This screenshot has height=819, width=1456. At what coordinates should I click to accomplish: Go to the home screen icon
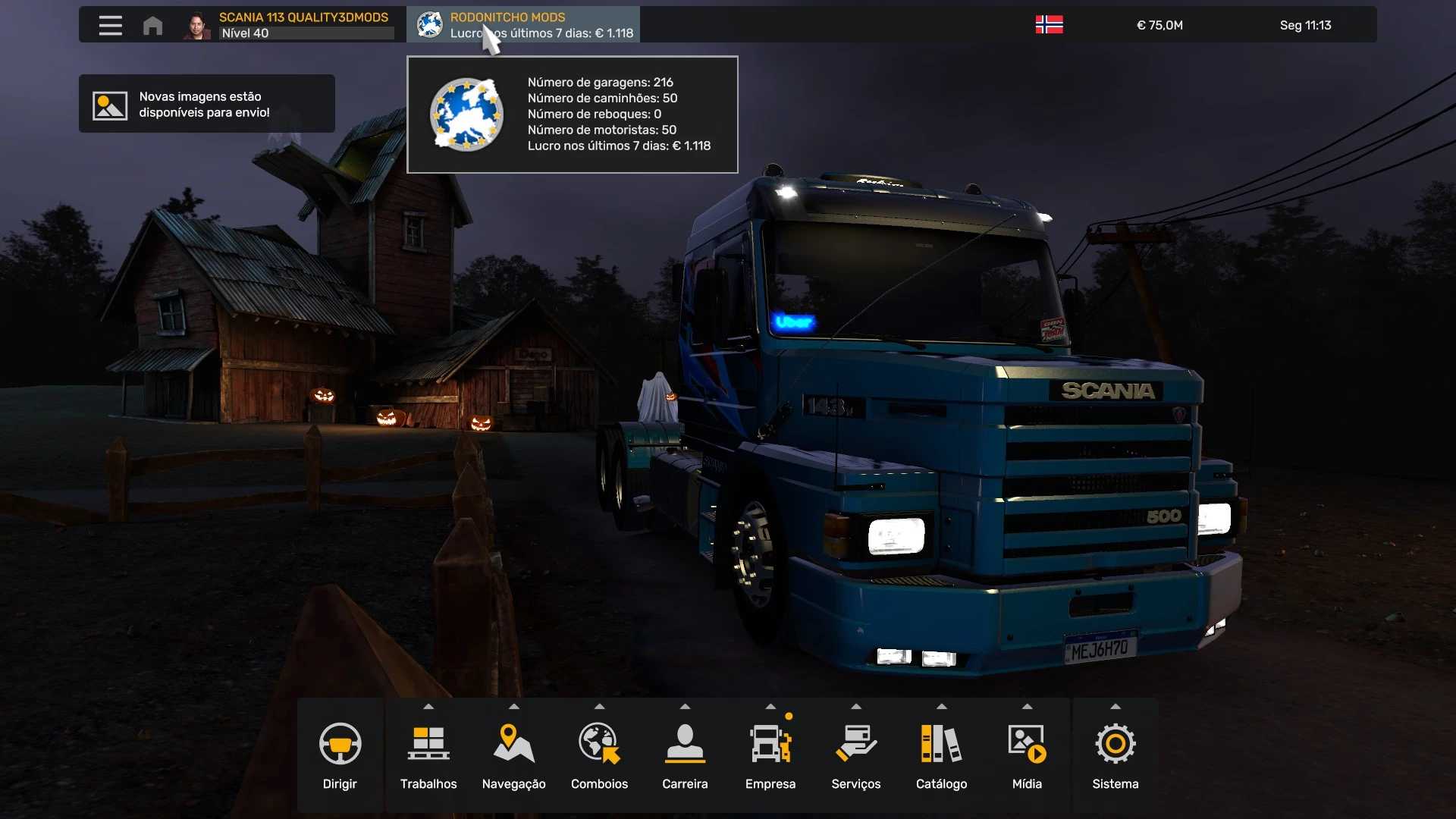coord(152,26)
